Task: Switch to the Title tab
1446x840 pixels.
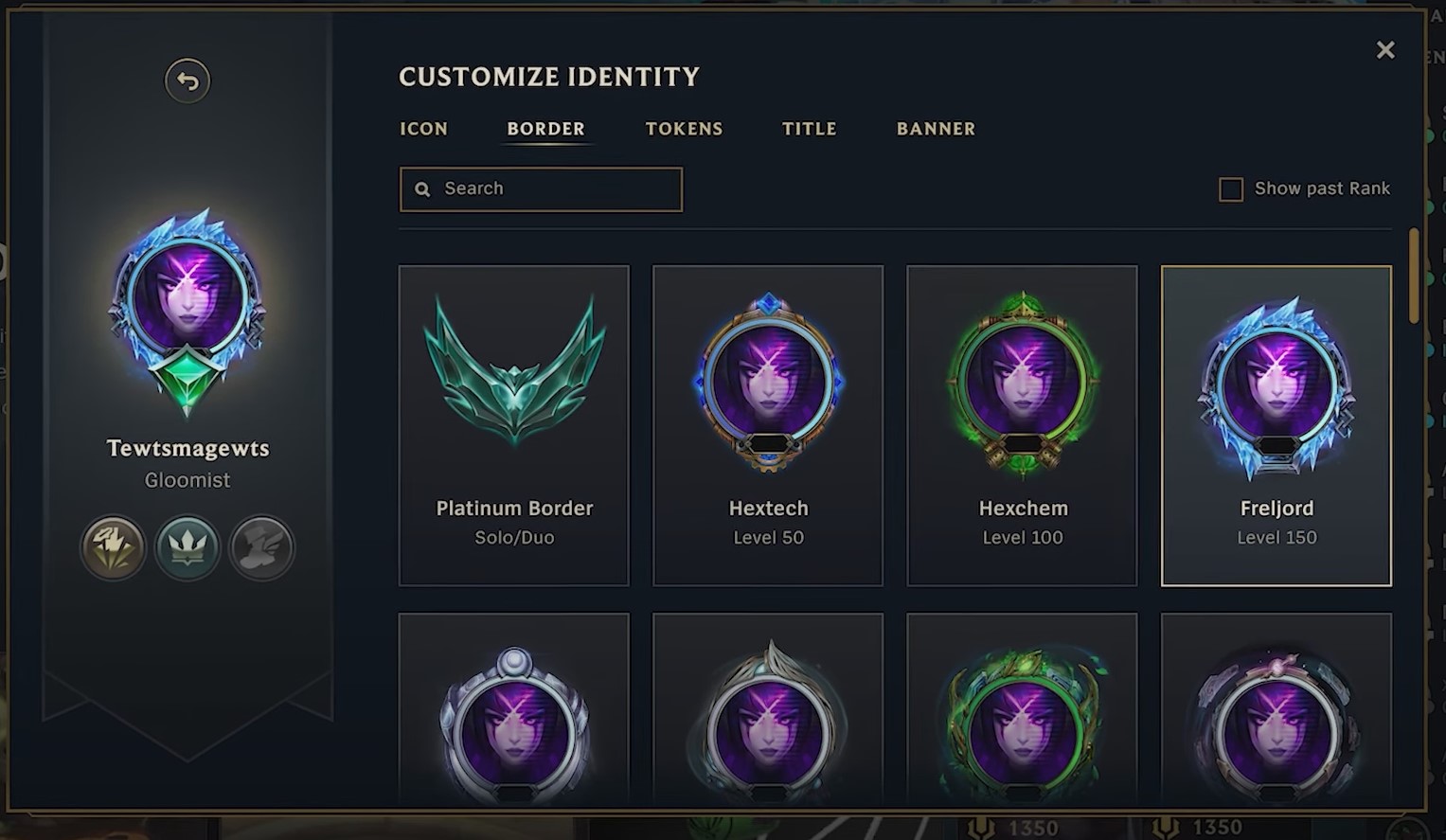Action: 809,129
